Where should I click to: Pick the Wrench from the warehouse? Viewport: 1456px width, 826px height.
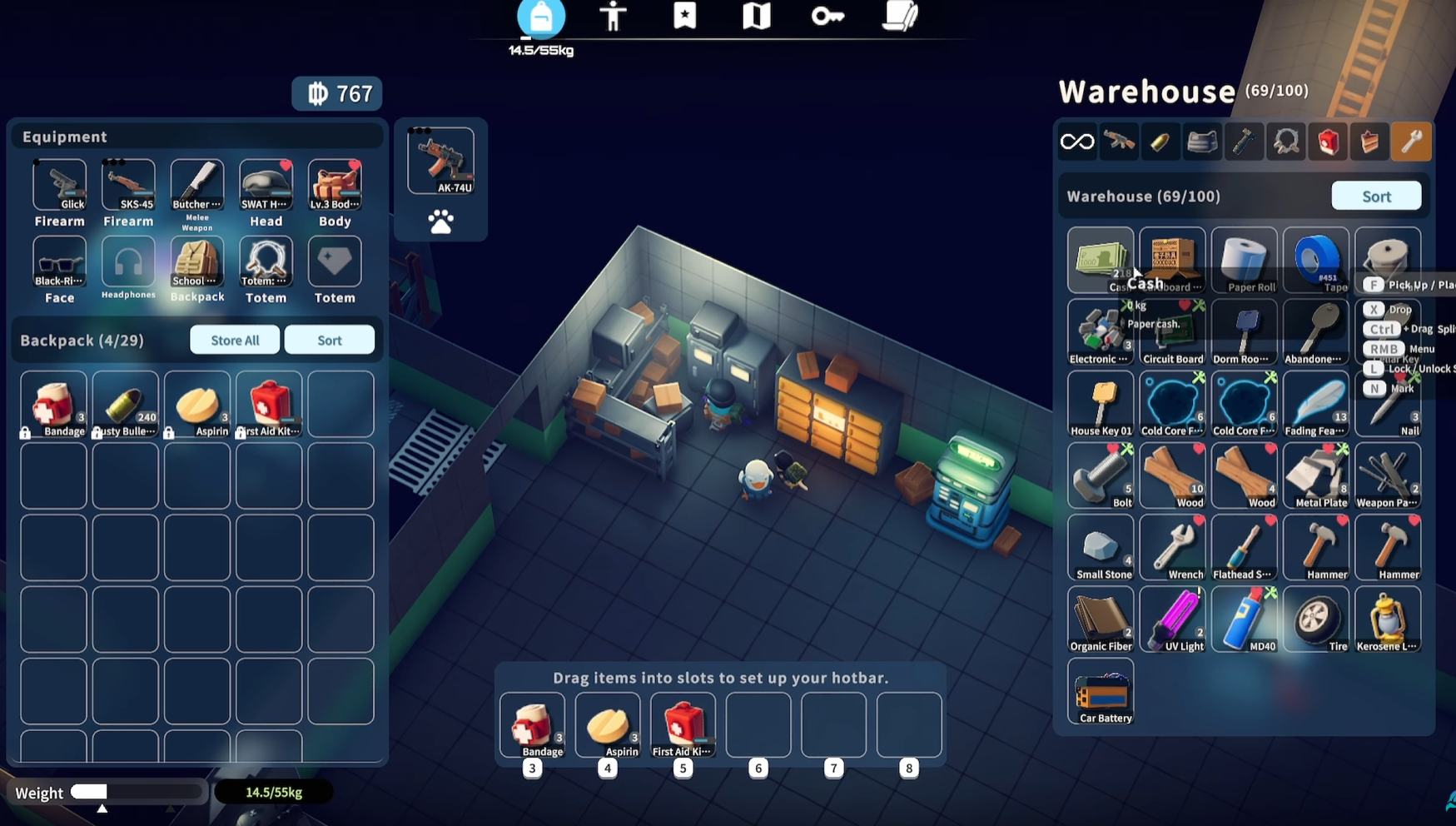pyautogui.click(x=1172, y=548)
